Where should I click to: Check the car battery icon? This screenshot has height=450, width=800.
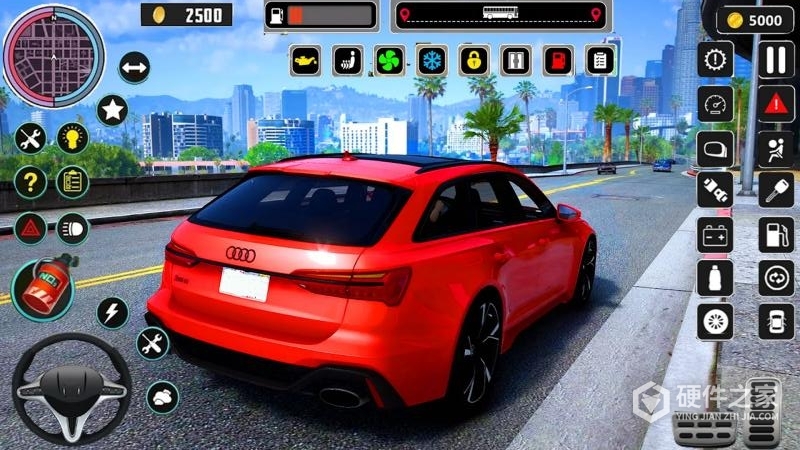[x=715, y=235]
